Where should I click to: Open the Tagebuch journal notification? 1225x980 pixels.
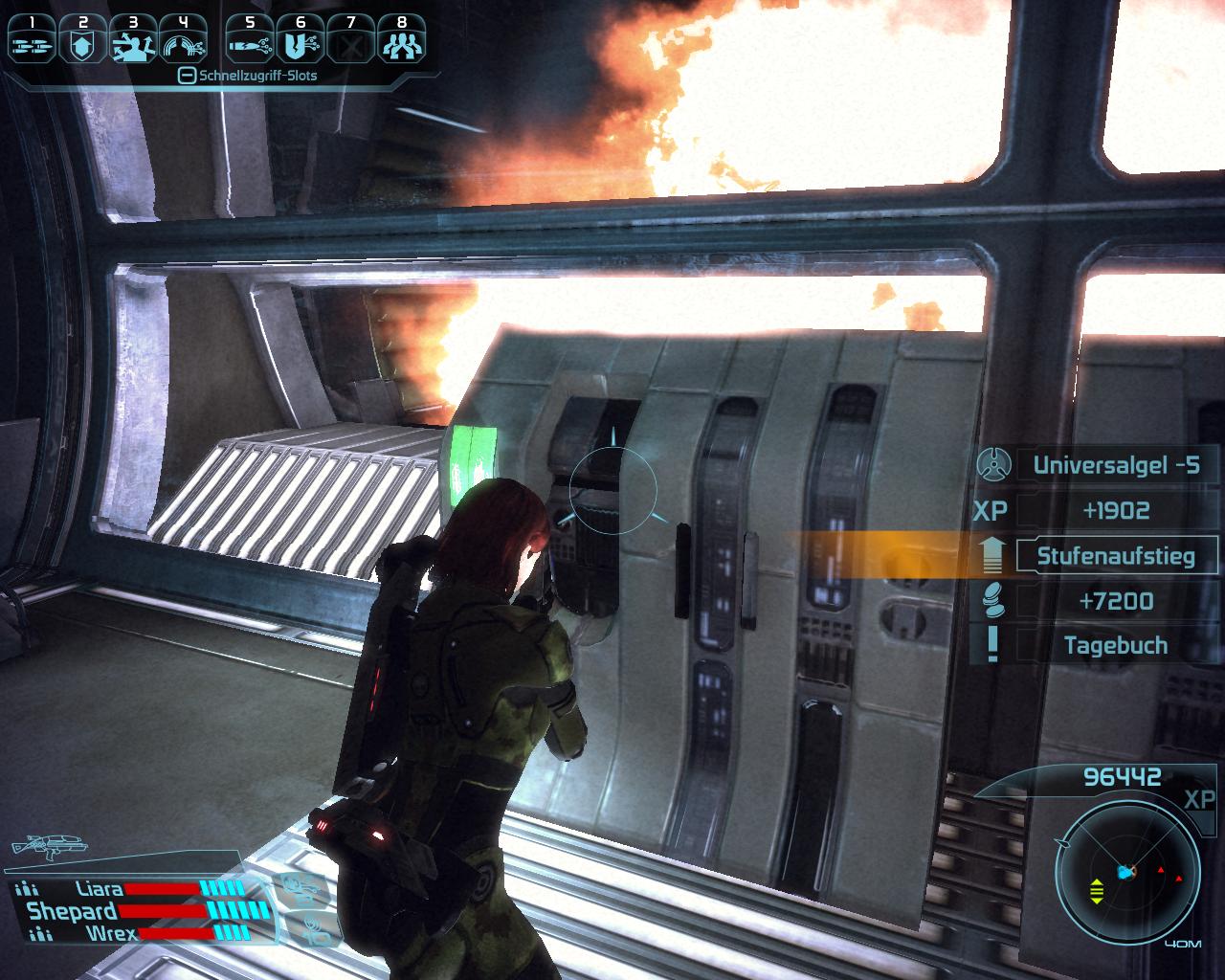click(1115, 646)
